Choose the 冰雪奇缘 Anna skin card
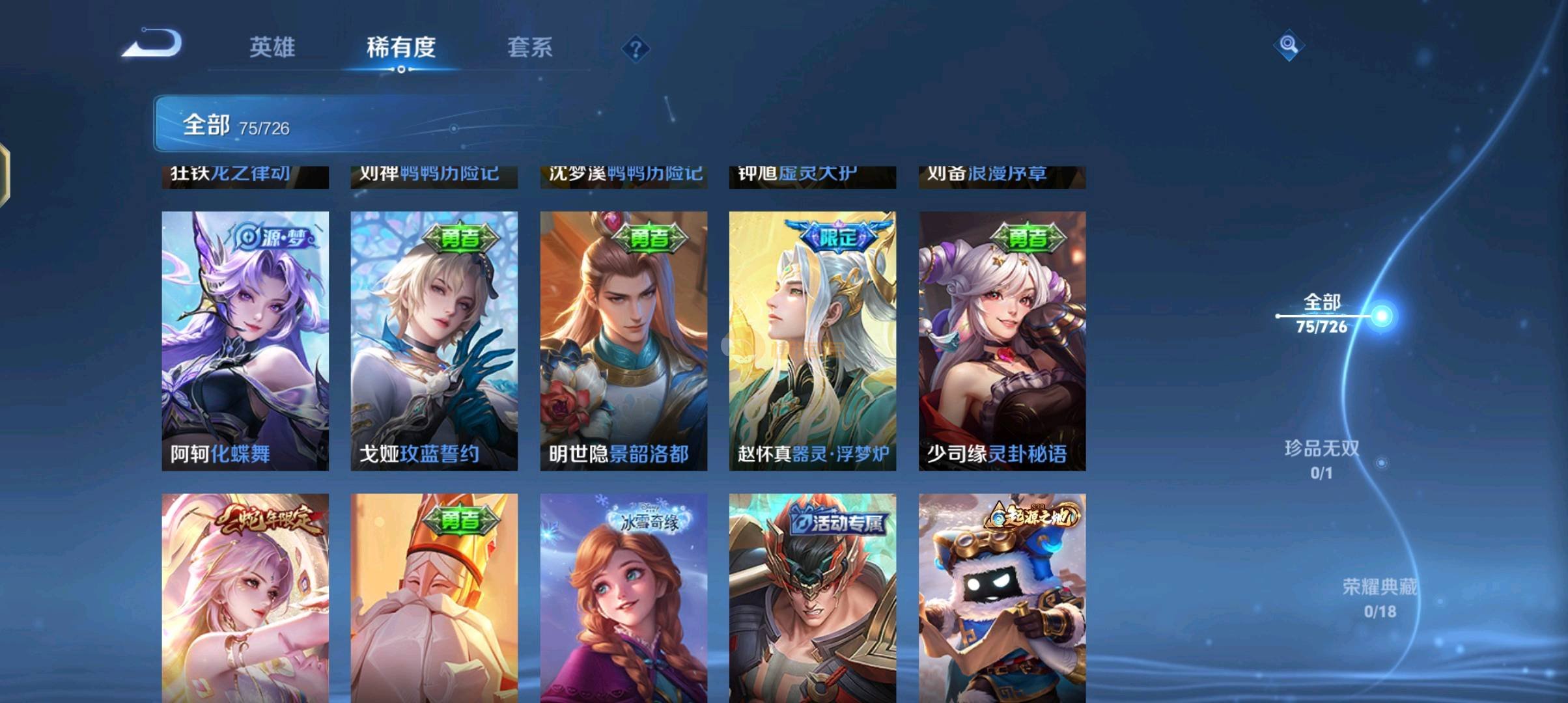 click(623, 598)
